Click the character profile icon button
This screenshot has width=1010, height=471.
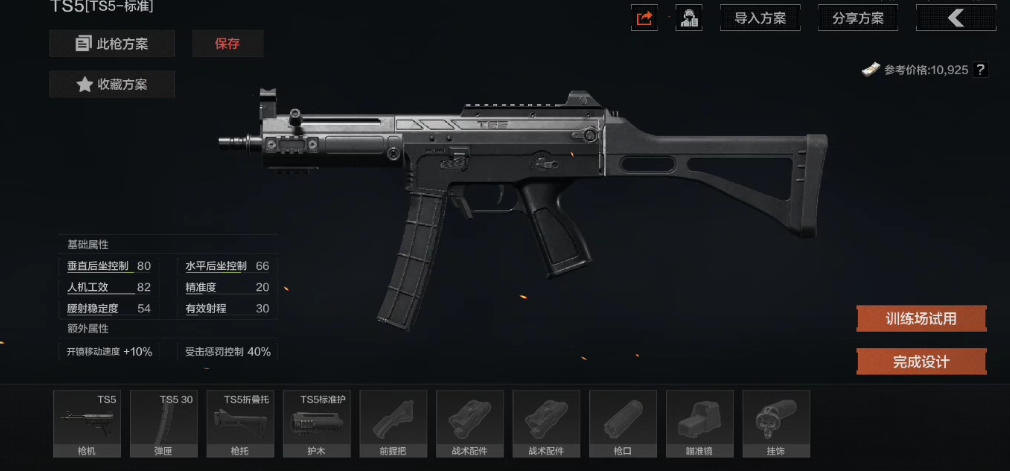point(689,18)
